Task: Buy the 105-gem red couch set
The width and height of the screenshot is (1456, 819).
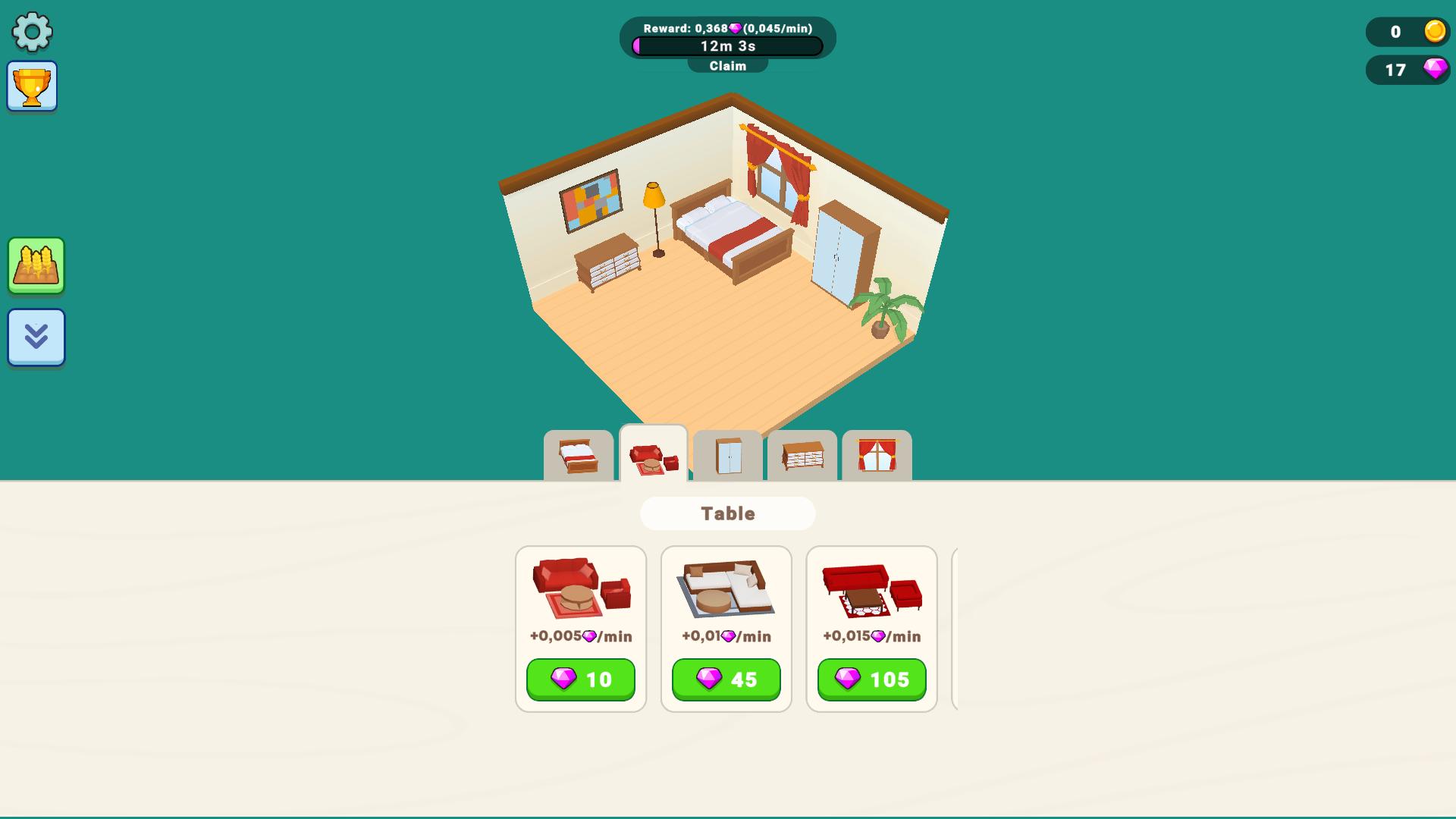Action: [x=871, y=679]
